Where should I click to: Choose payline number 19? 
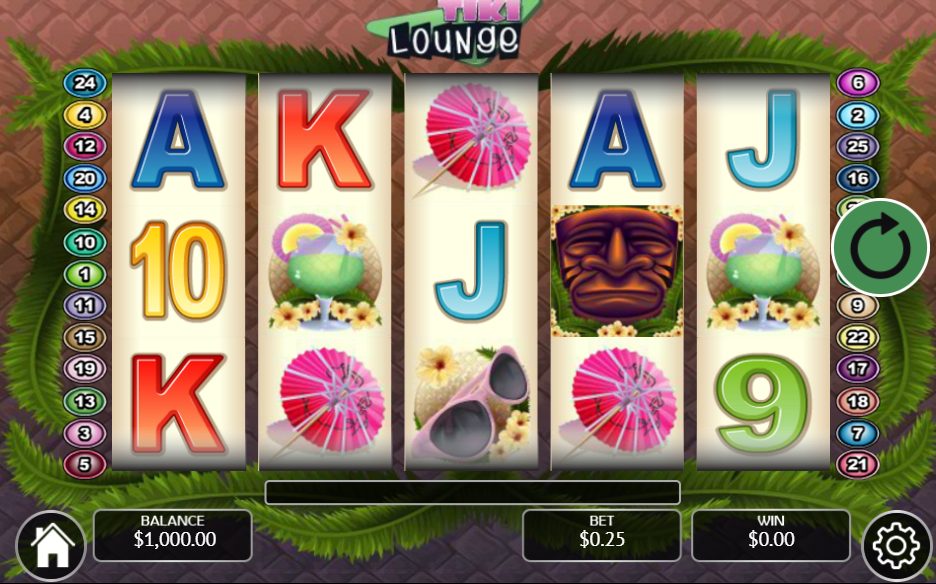(x=84, y=369)
